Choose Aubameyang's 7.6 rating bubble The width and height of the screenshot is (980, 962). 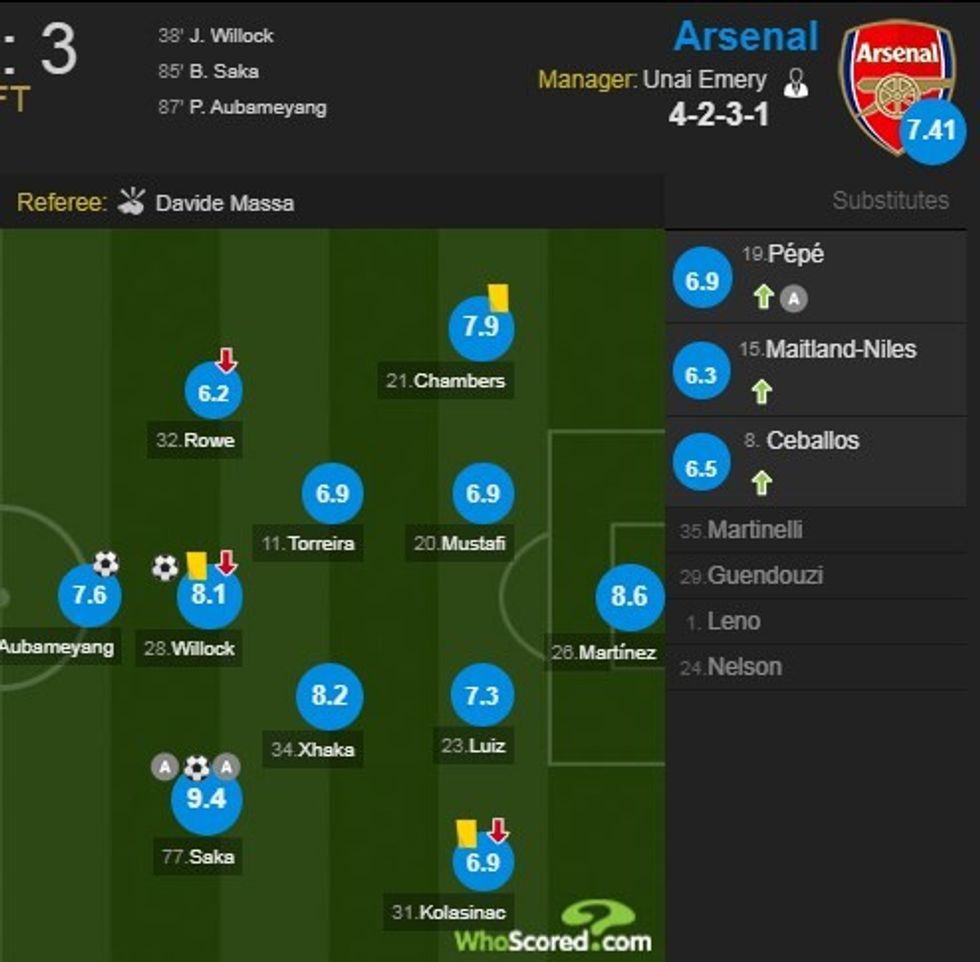click(x=89, y=597)
